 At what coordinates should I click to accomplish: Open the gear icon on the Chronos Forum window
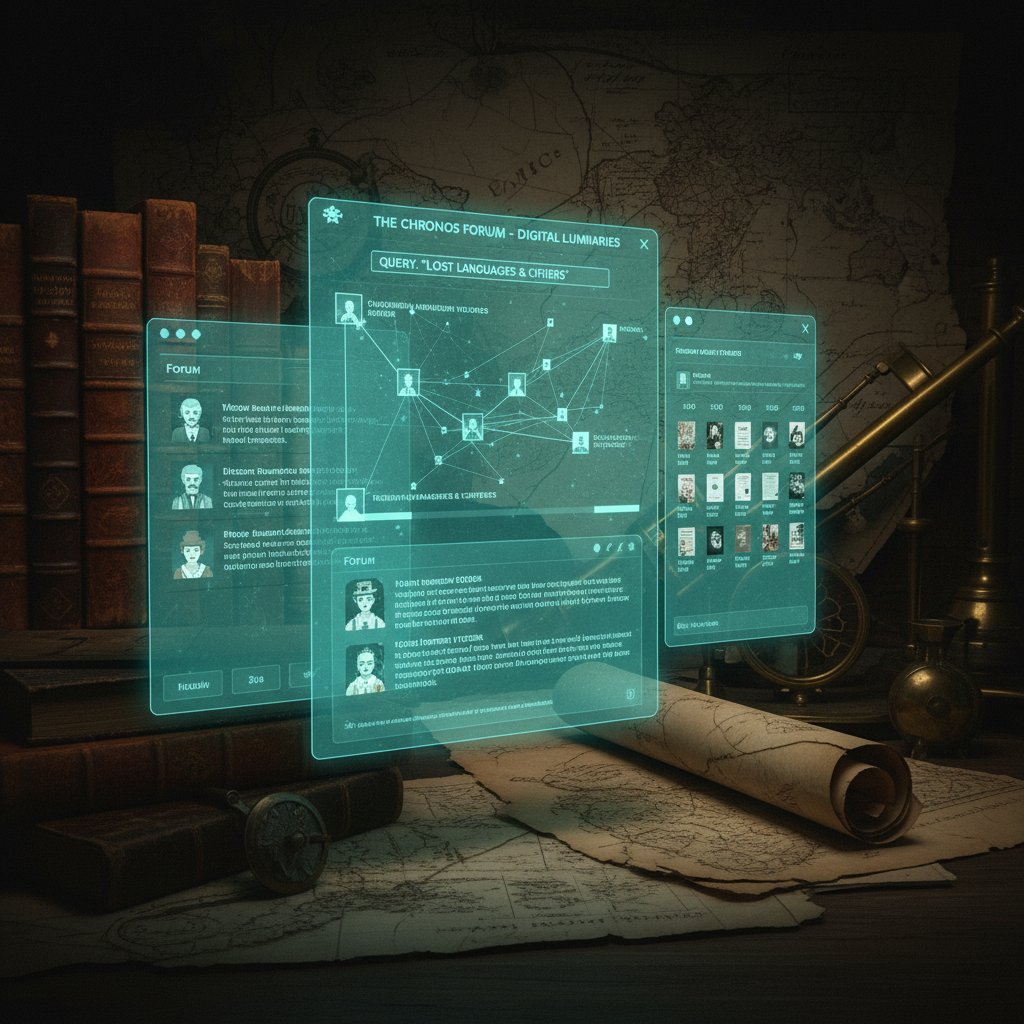click(x=333, y=215)
